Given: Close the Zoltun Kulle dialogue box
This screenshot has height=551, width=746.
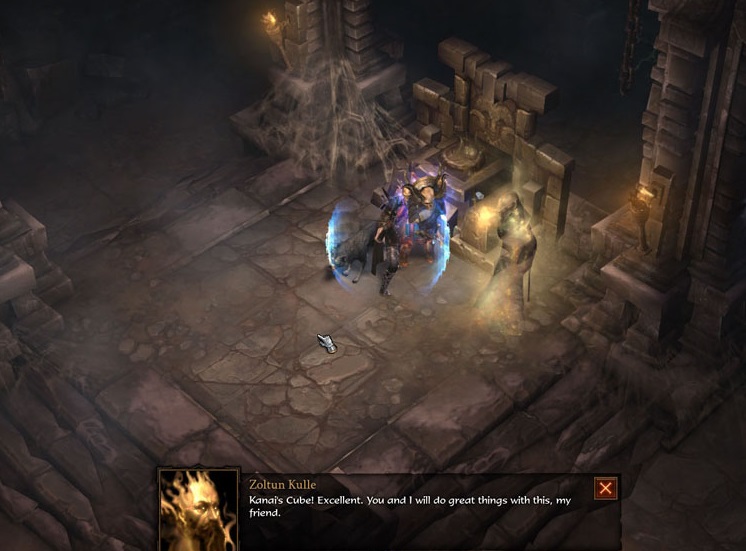Looking at the screenshot, I should pyautogui.click(x=605, y=488).
